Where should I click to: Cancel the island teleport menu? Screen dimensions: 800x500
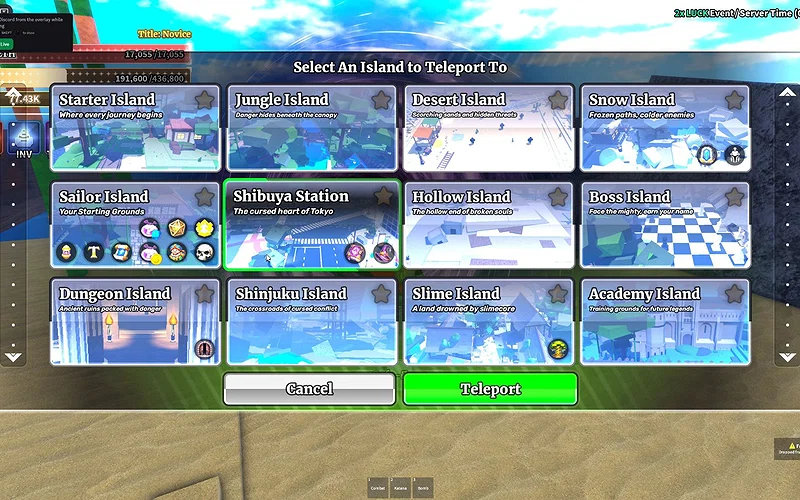click(309, 389)
